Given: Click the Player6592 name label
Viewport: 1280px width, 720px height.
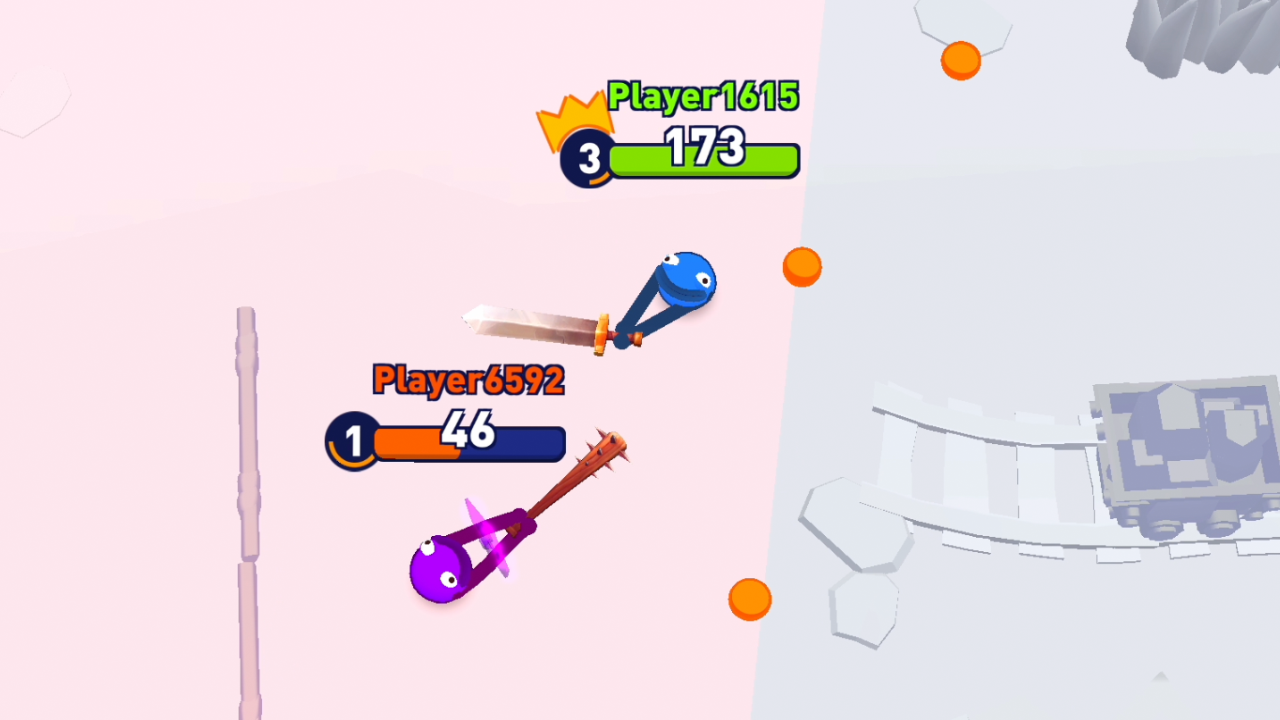Looking at the screenshot, I should [466, 381].
